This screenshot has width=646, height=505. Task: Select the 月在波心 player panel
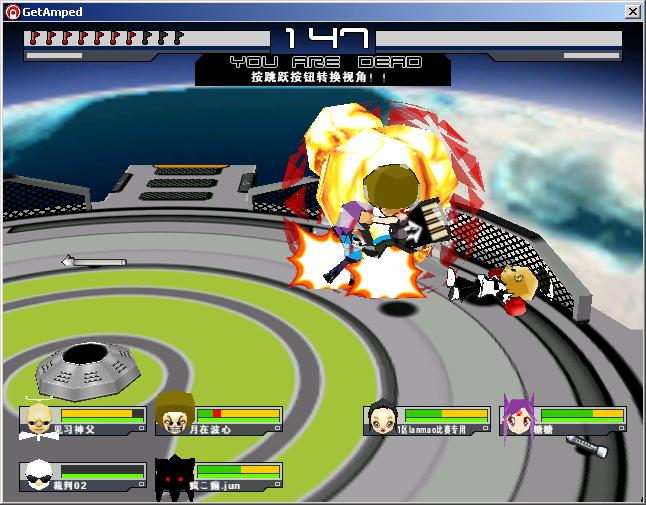pos(219,421)
